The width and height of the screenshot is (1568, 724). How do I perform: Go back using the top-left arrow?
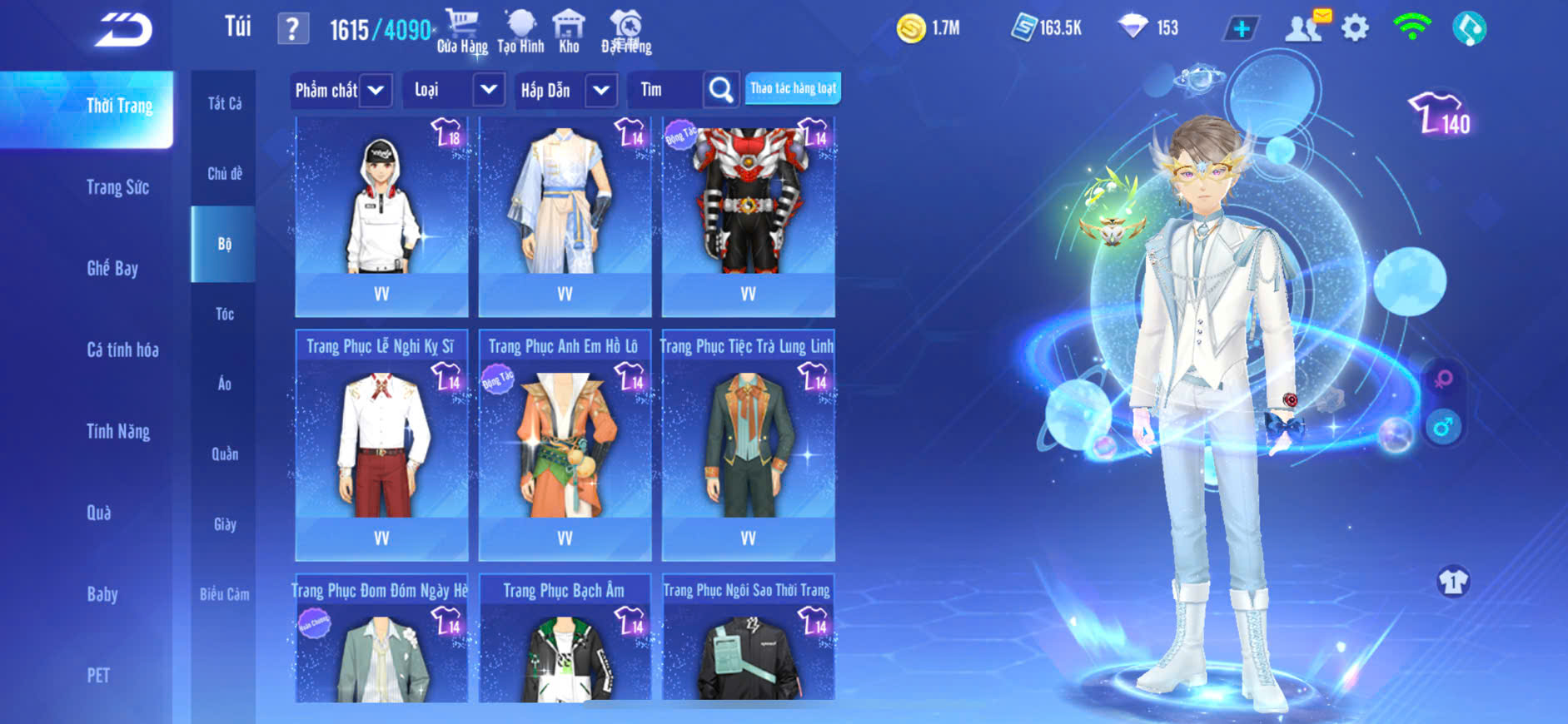(123, 31)
